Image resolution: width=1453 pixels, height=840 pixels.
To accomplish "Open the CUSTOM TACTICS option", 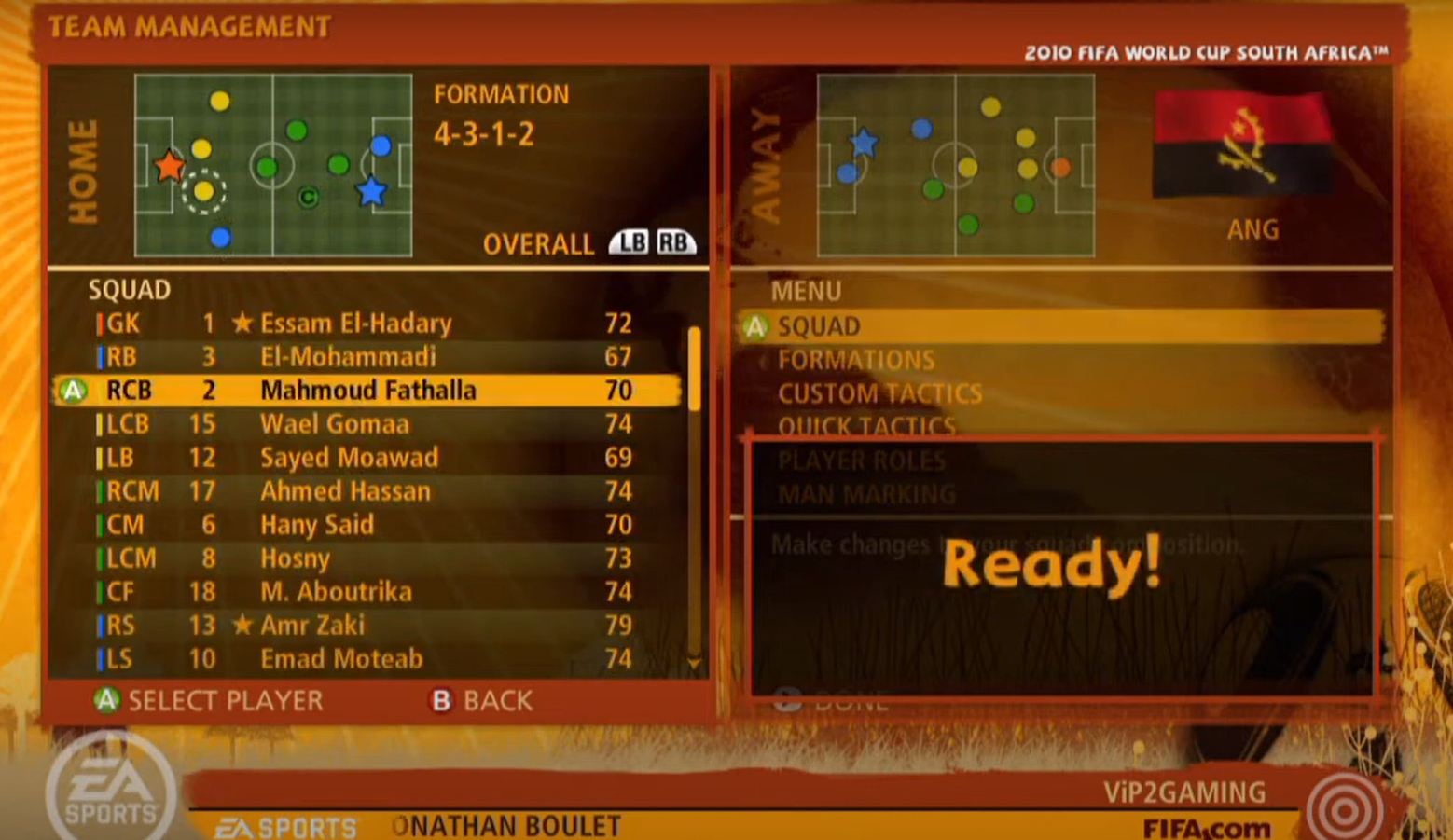I will (880, 392).
